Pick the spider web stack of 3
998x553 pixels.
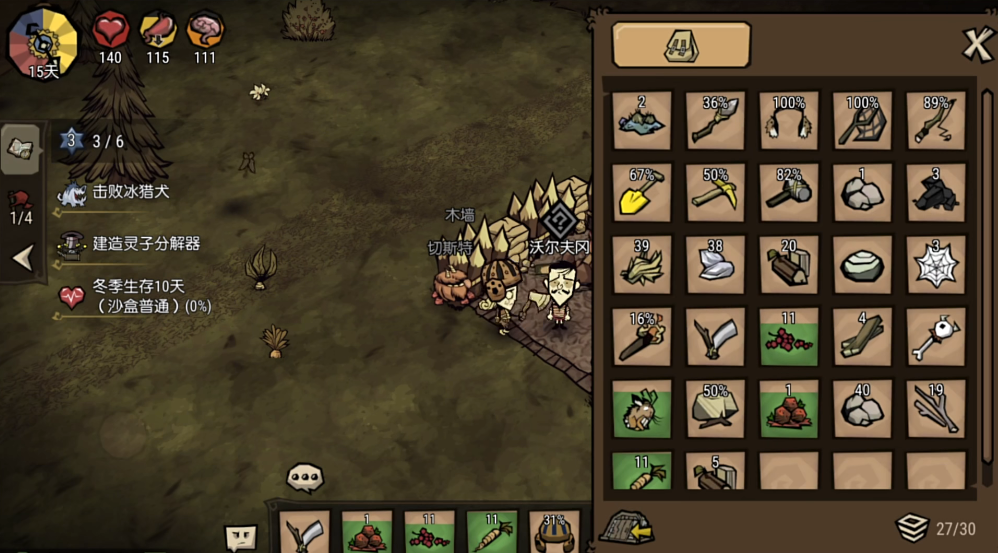[x=936, y=264]
